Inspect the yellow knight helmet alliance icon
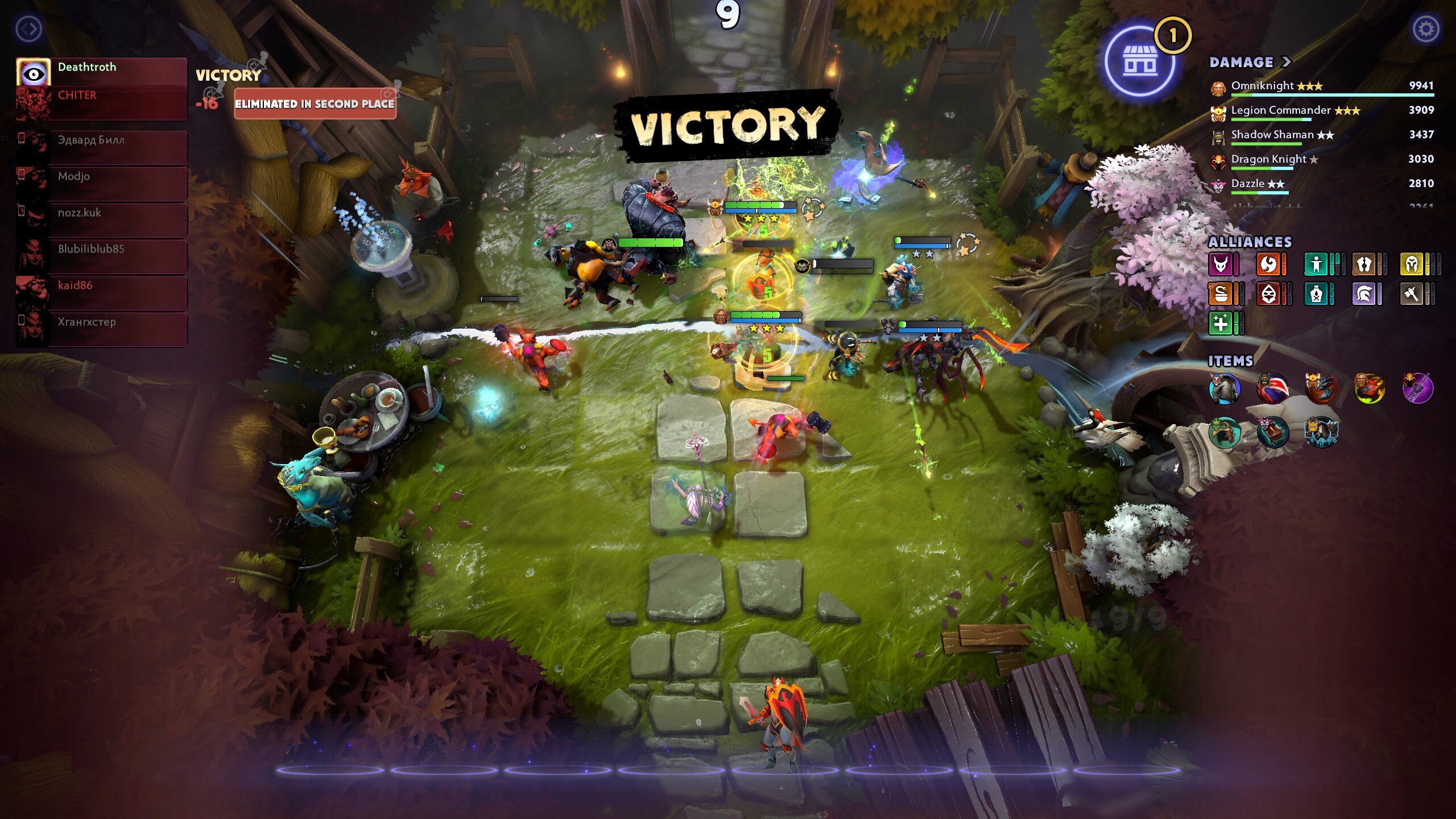The image size is (1456, 819). tap(1412, 264)
